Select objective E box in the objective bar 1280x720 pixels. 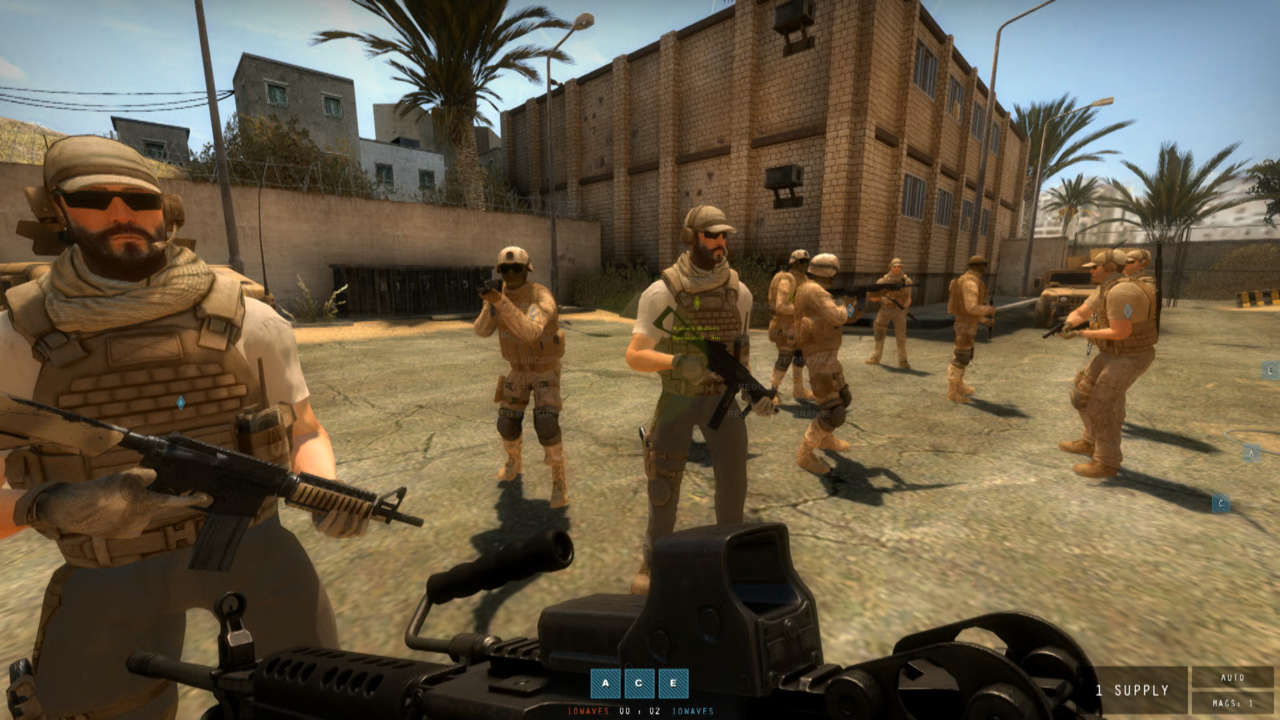[673, 683]
